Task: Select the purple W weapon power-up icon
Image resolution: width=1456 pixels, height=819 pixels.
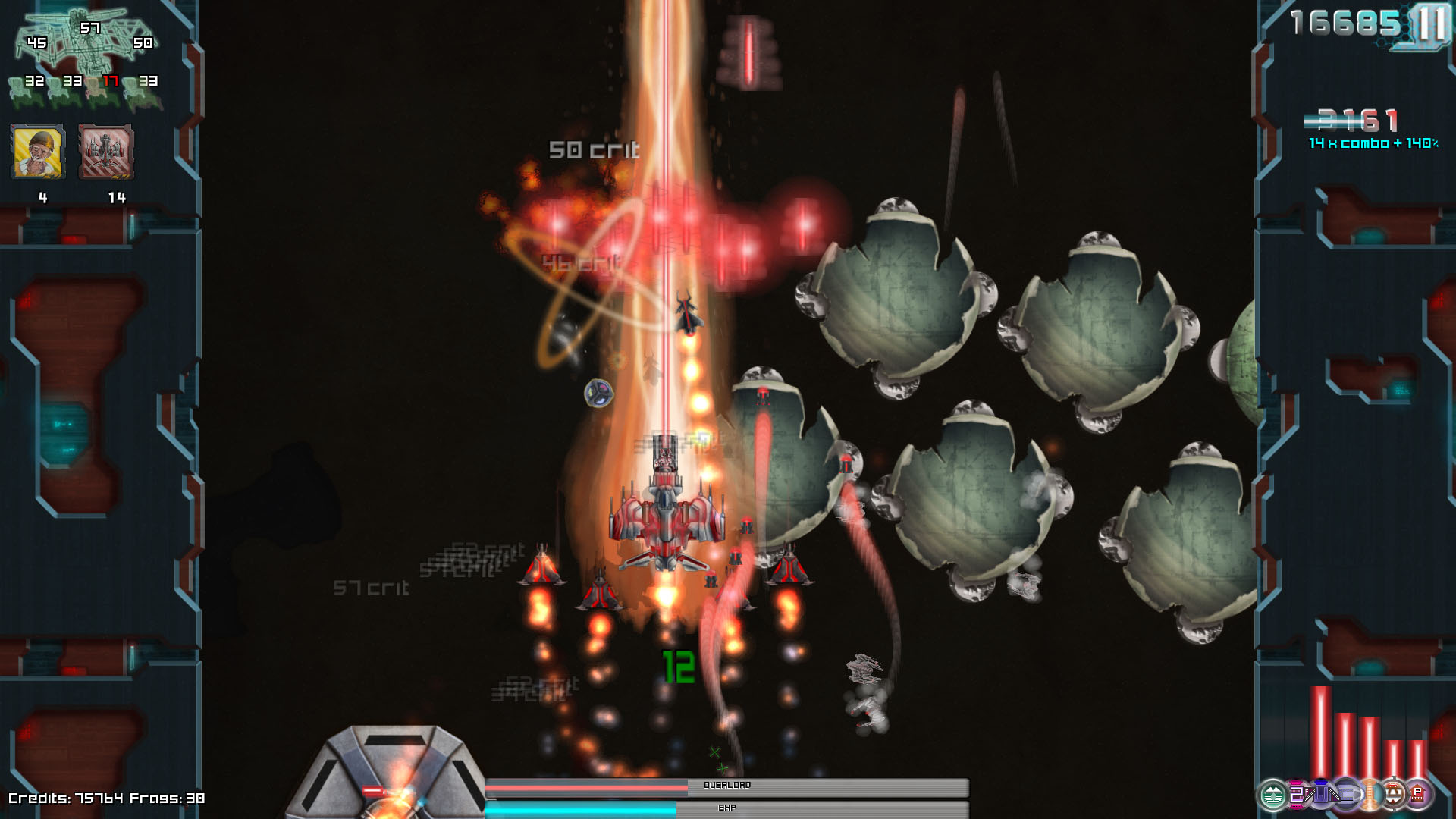Action: (1323, 794)
